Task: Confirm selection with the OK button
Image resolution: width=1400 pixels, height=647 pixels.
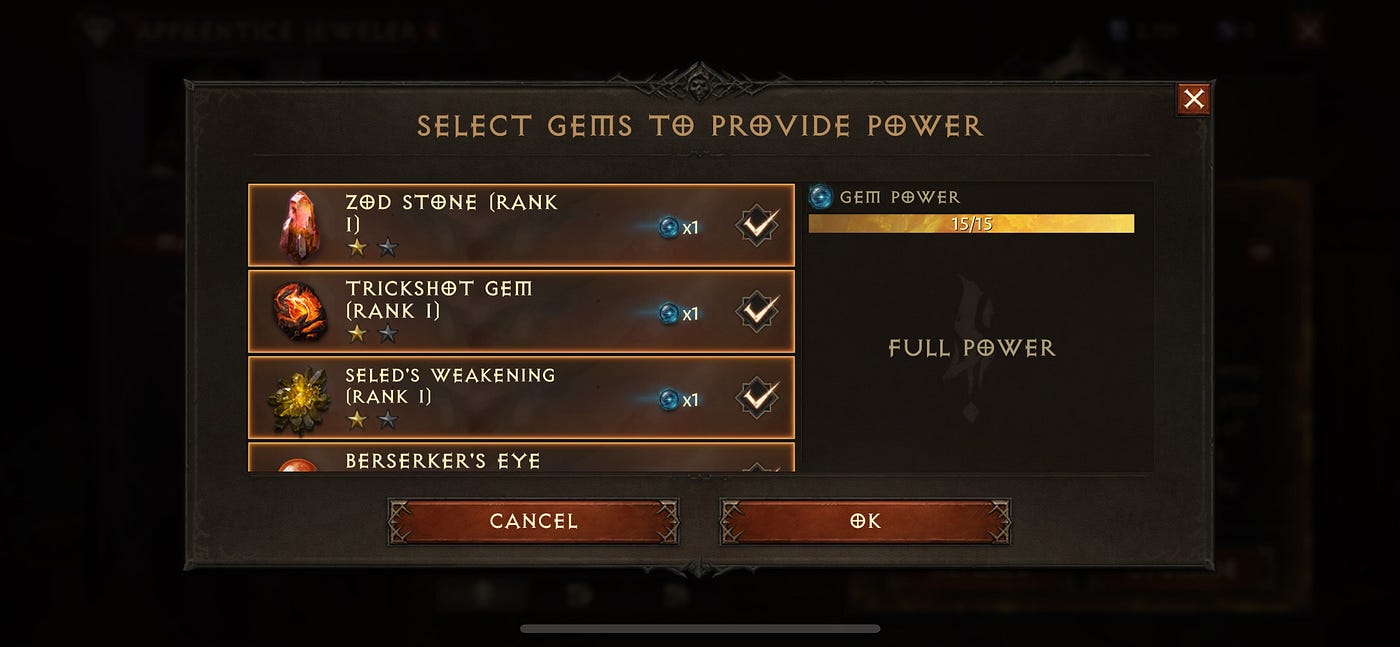Action: 865,521
